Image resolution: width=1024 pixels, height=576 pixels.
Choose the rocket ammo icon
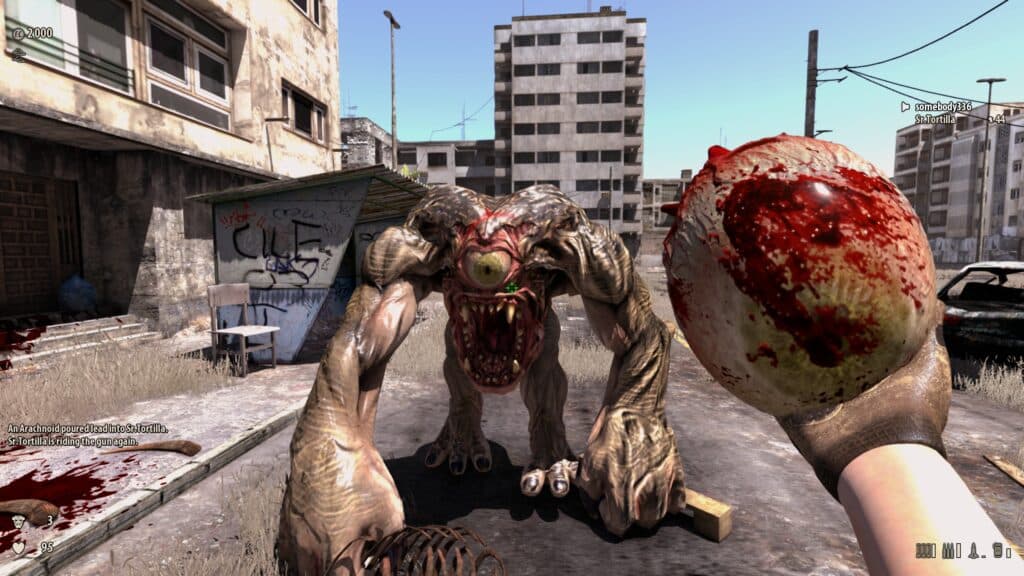point(973,550)
